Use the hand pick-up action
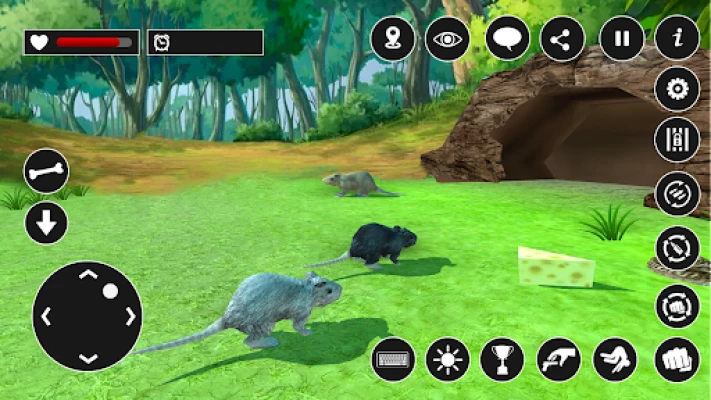The height and width of the screenshot is (400, 711). point(558,359)
